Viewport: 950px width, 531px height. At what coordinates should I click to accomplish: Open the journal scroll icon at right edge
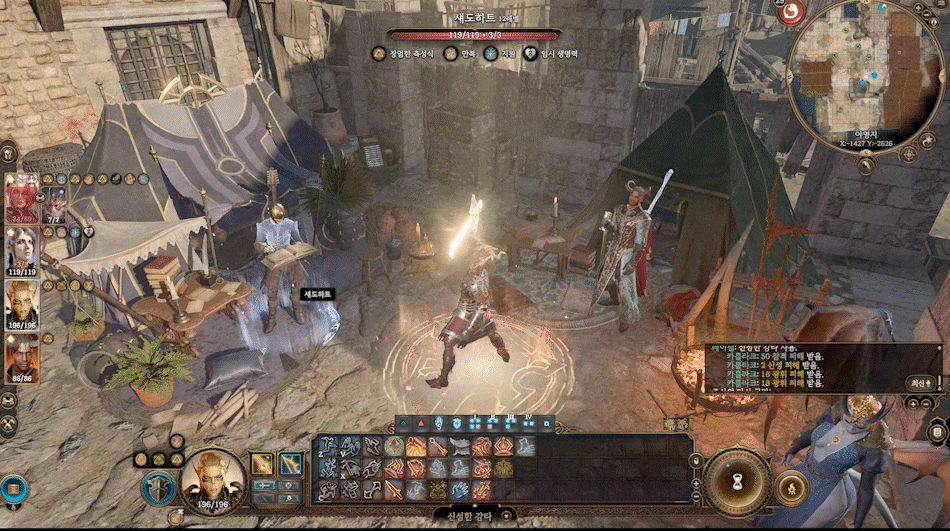(937, 432)
